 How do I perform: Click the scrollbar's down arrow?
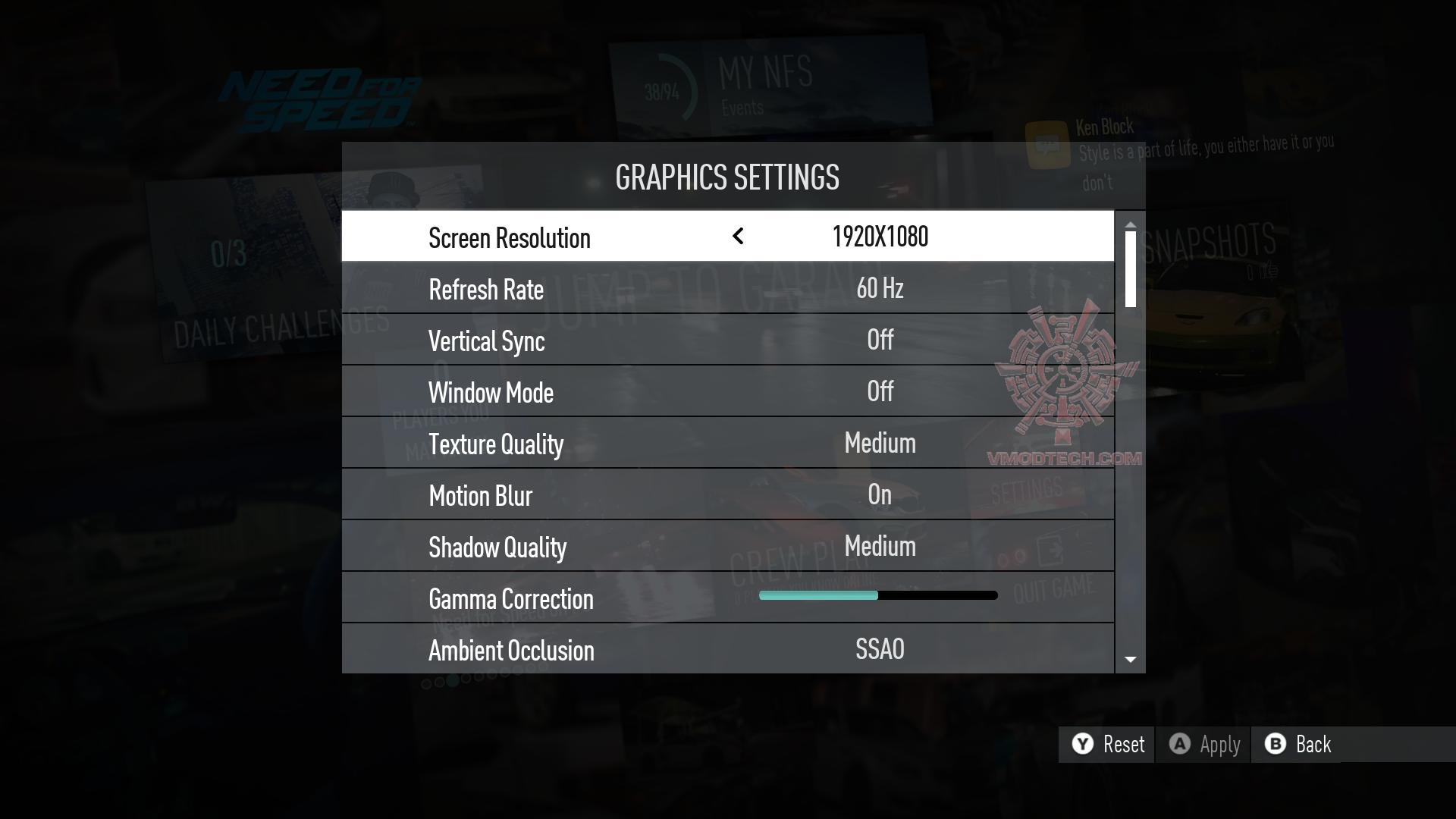[1131, 660]
